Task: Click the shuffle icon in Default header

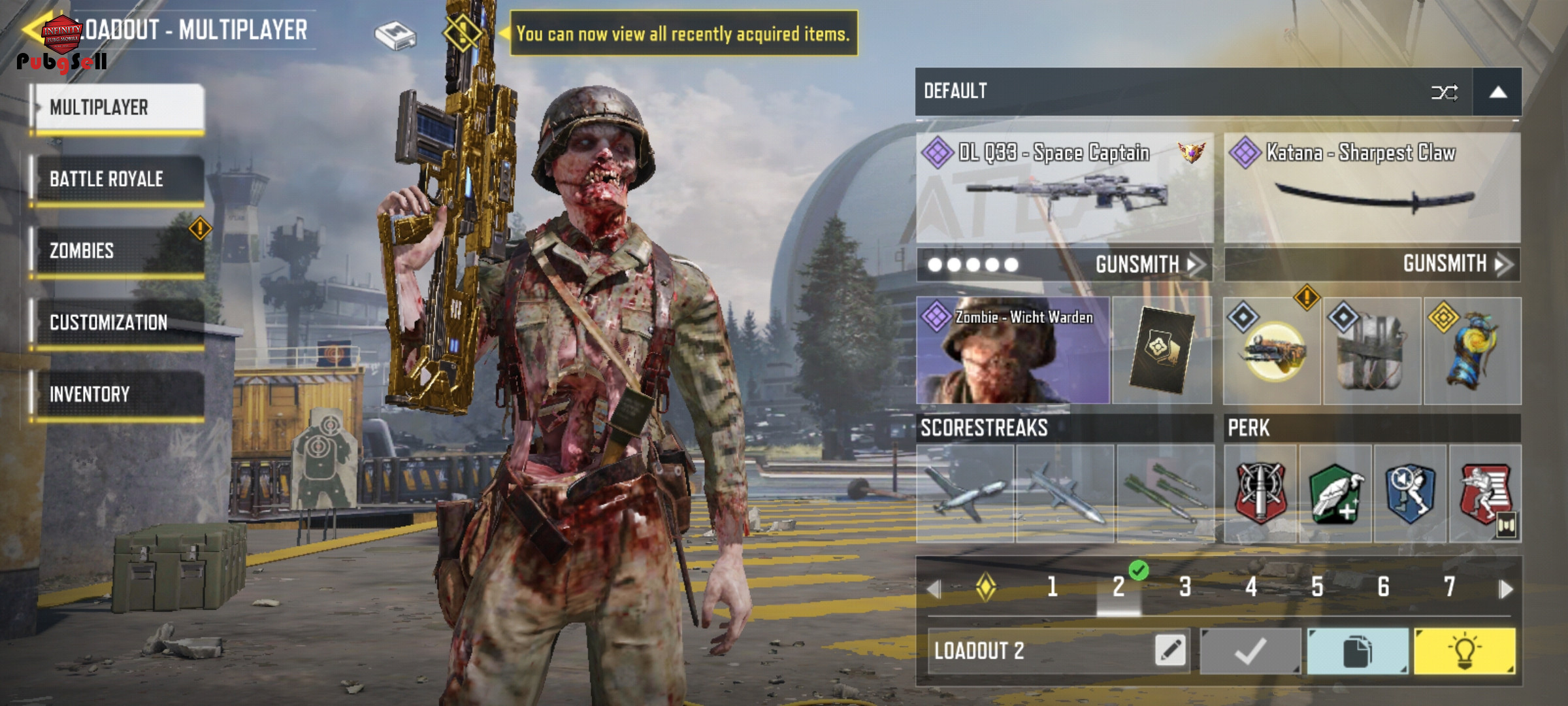Action: [1444, 92]
